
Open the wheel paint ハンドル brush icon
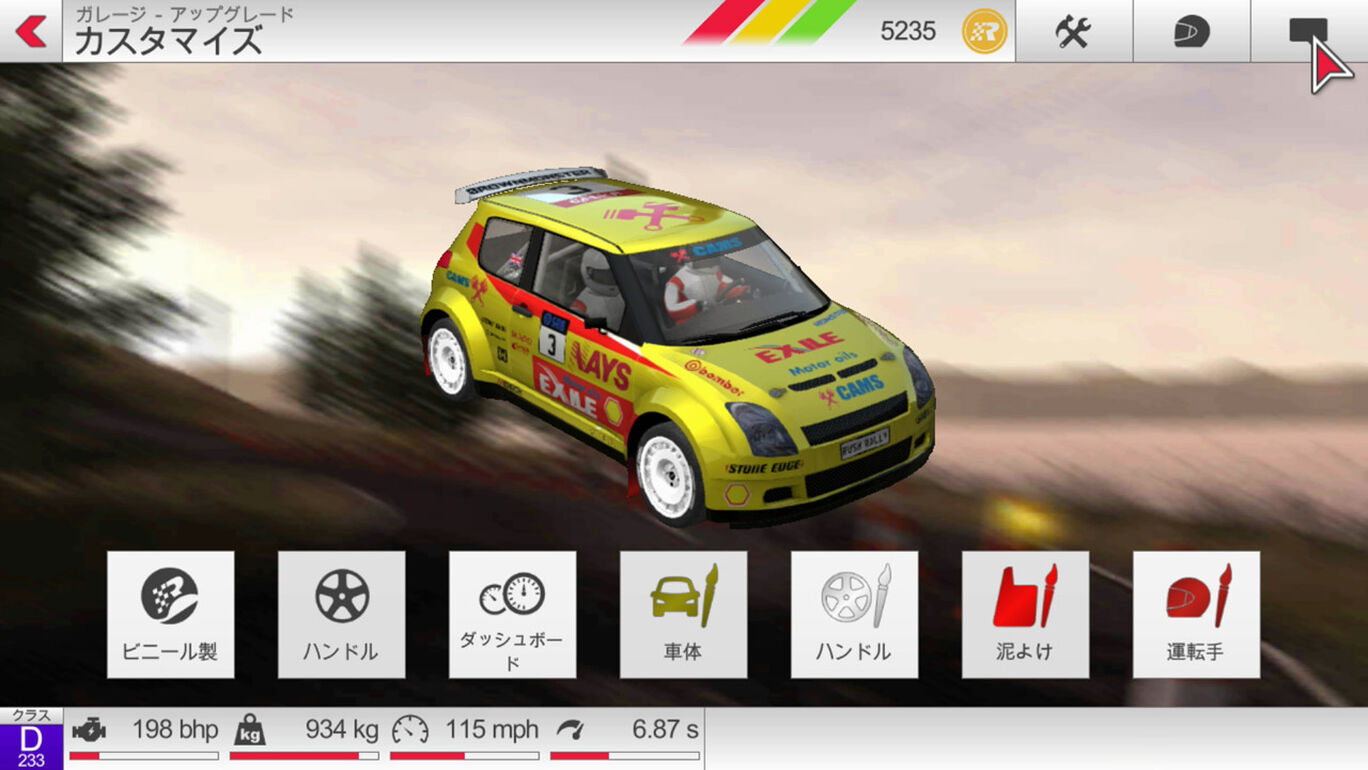[855, 612]
